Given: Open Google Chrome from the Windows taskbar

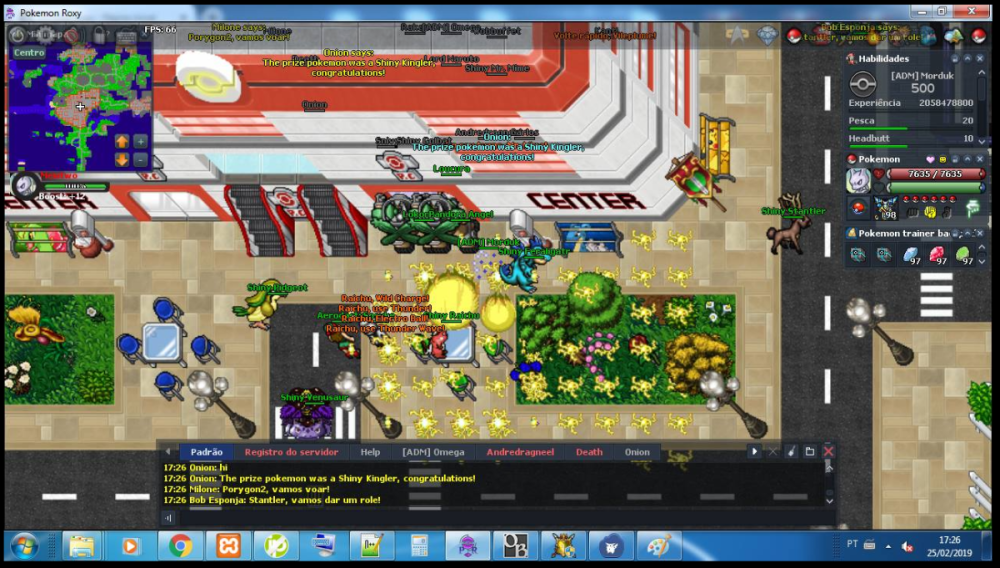Looking at the screenshot, I should (181, 546).
